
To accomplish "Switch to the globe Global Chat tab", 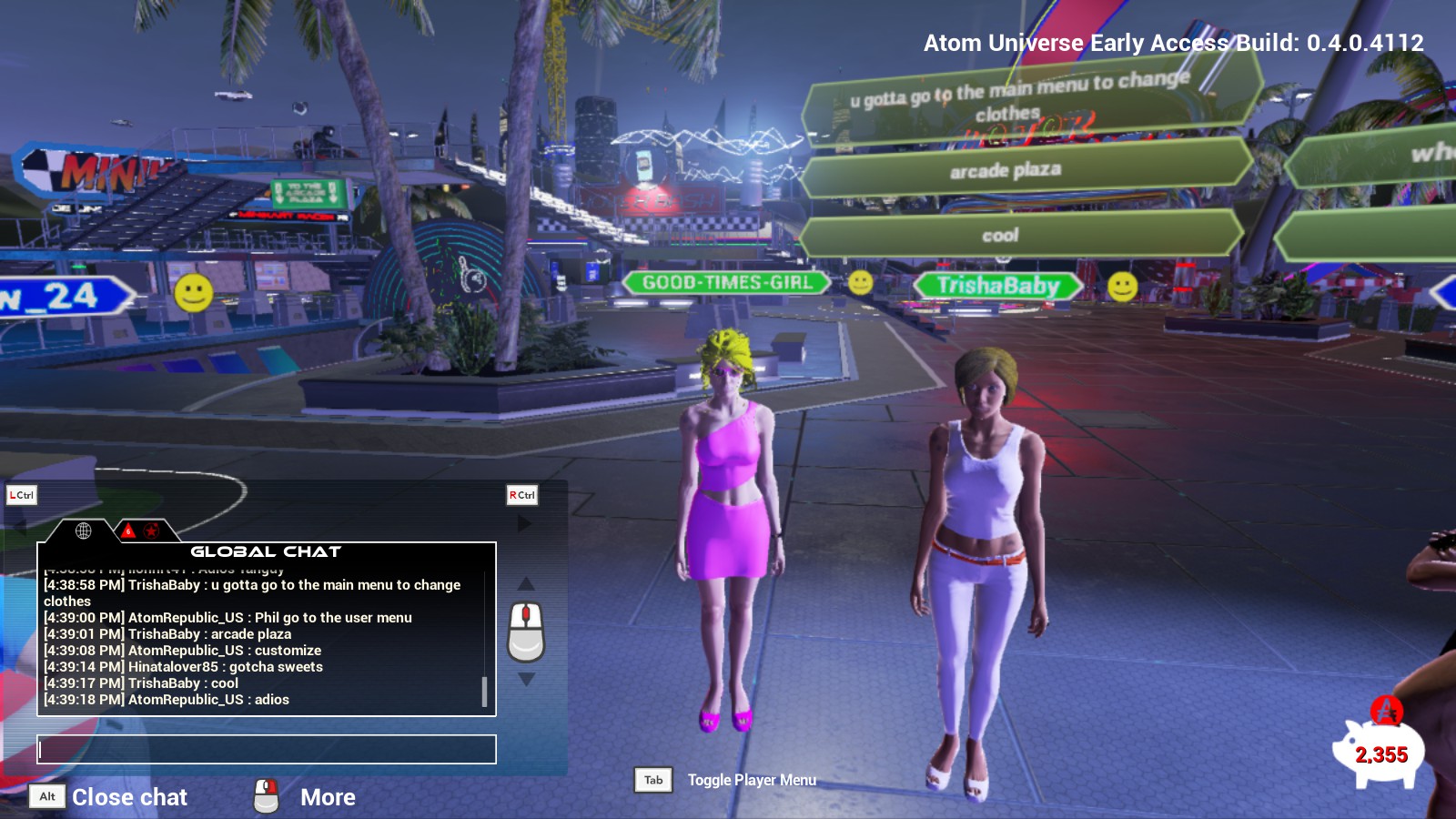I will coord(83,531).
